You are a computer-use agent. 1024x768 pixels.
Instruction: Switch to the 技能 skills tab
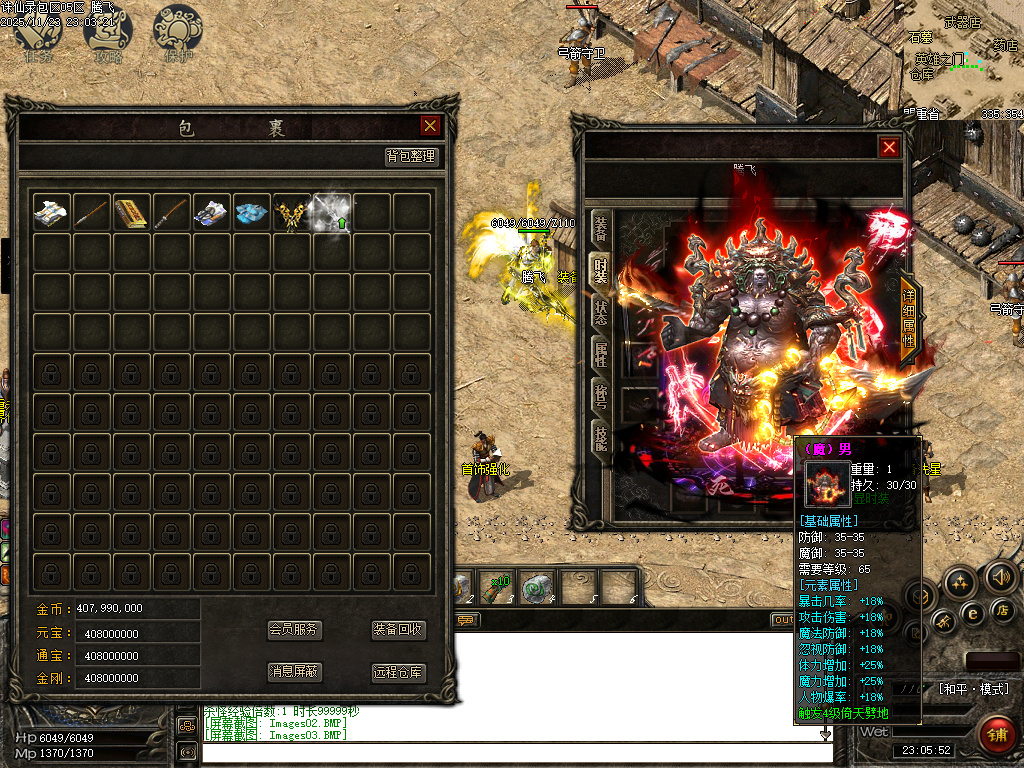pyautogui.click(x=601, y=436)
